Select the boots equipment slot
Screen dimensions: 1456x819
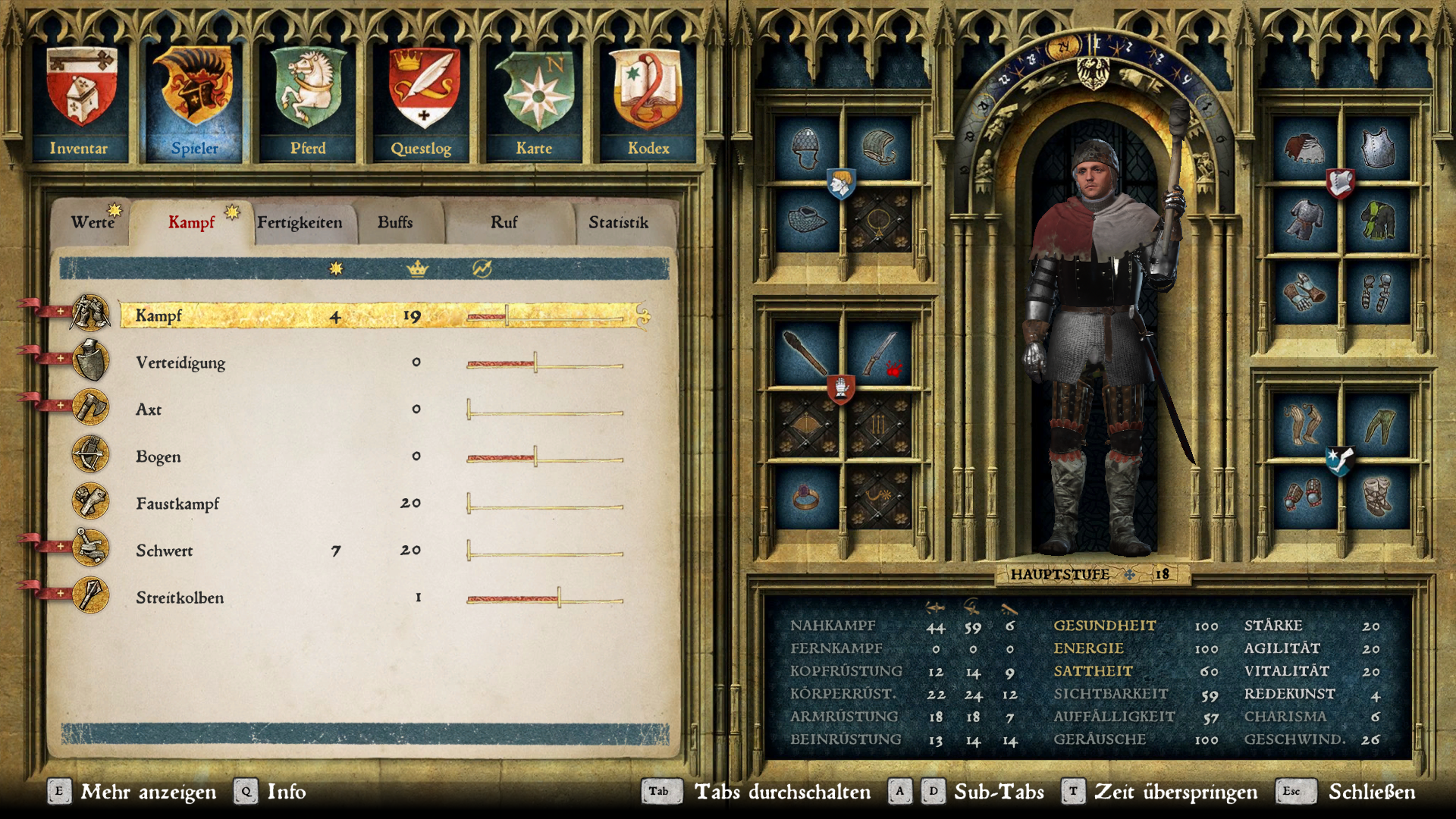pos(1376,497)
